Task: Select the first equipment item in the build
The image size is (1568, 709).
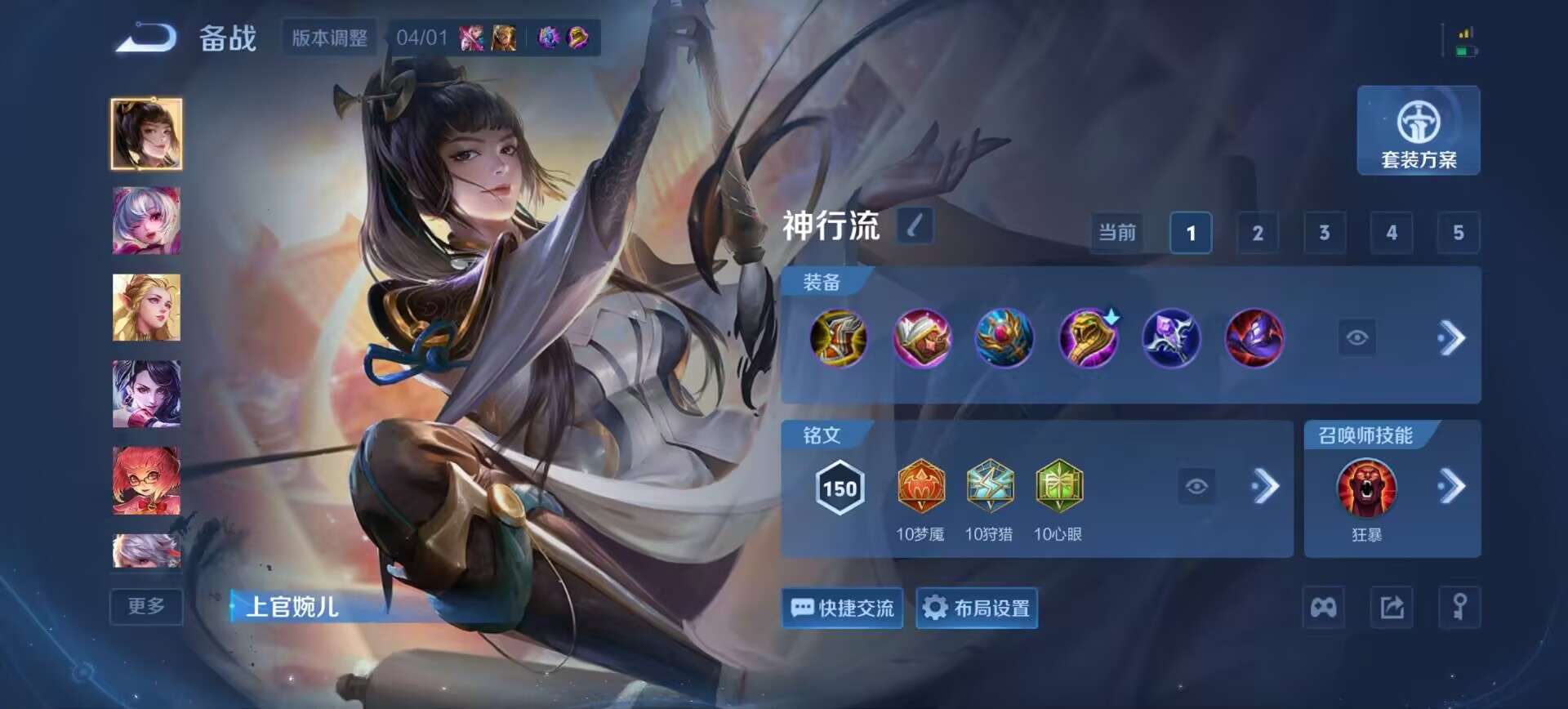Action: point(839,338)
